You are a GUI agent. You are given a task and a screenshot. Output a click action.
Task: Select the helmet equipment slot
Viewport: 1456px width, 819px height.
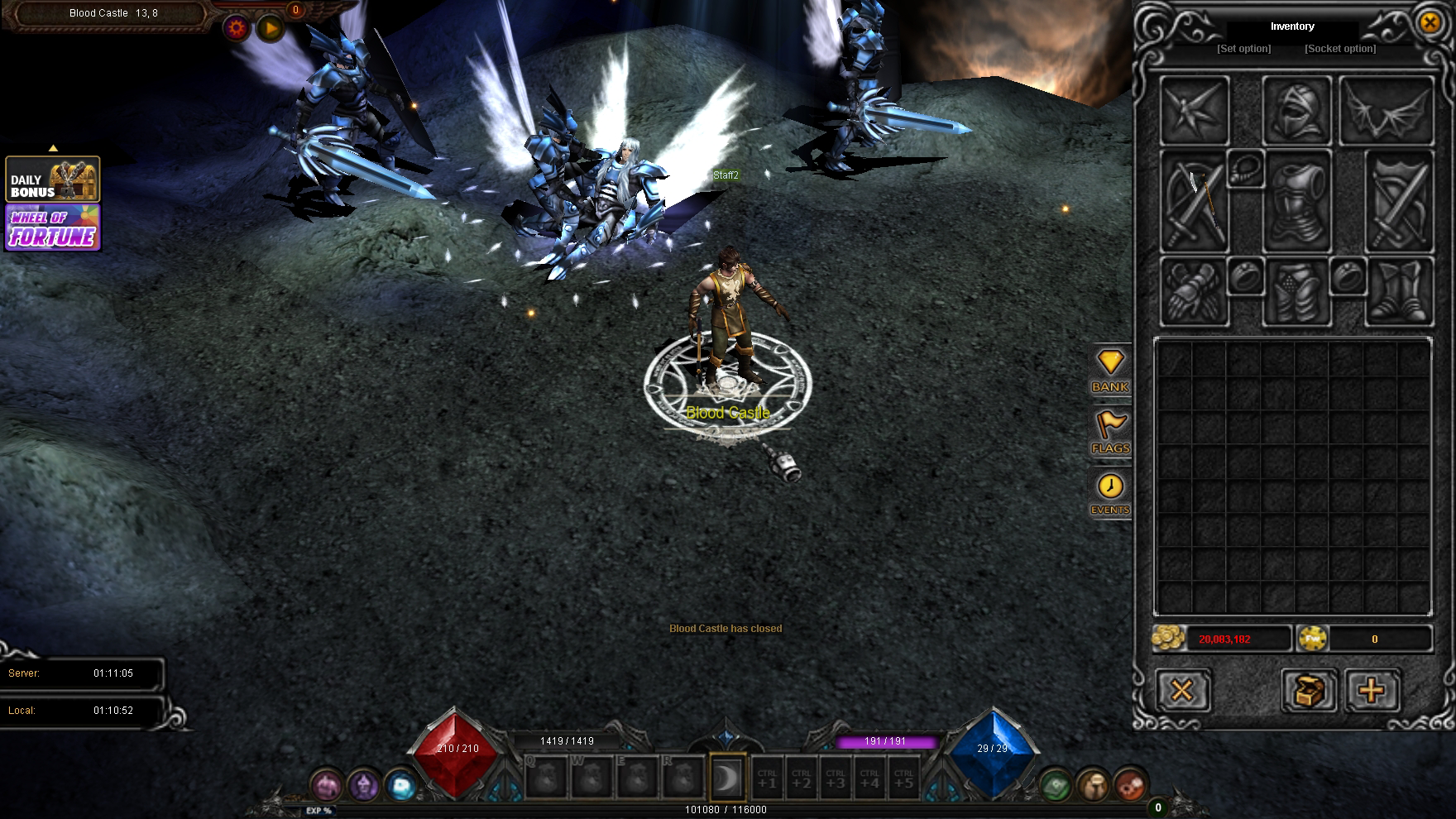click(1296, 111)
